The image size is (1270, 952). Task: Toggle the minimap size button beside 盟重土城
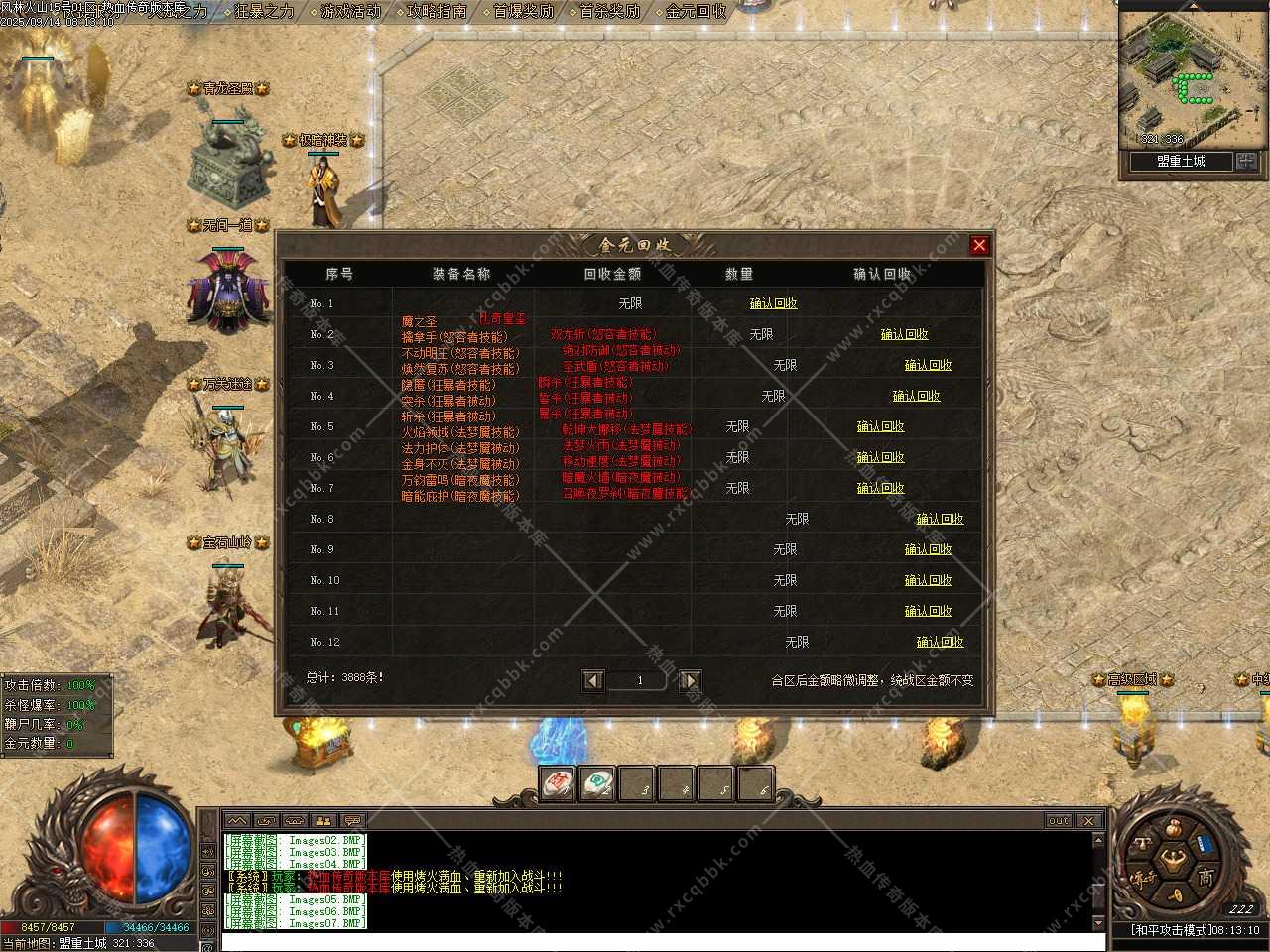pyautogui.click(x=1246, y=161)
